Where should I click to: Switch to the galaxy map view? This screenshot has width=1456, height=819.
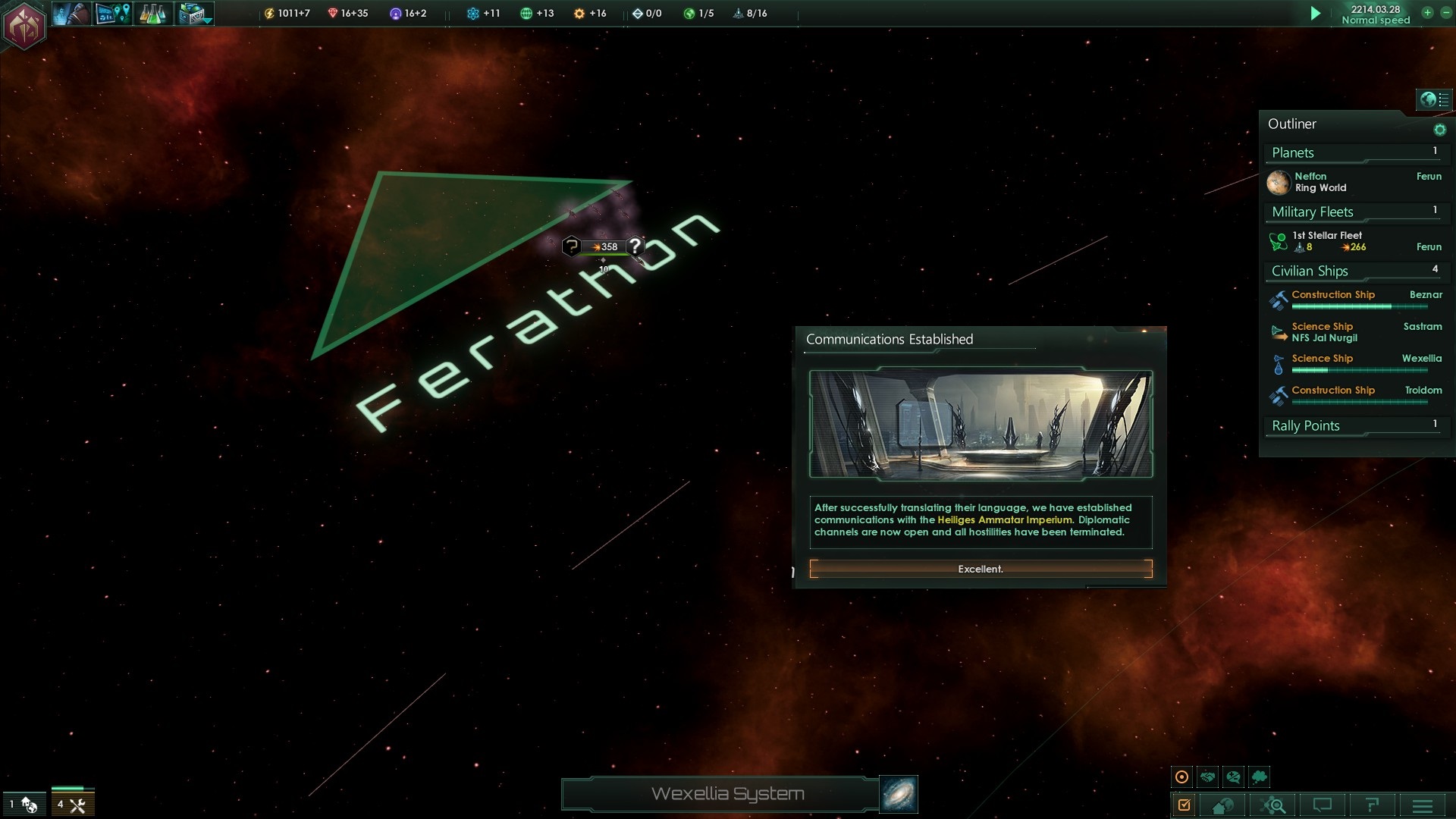point(899,794)
